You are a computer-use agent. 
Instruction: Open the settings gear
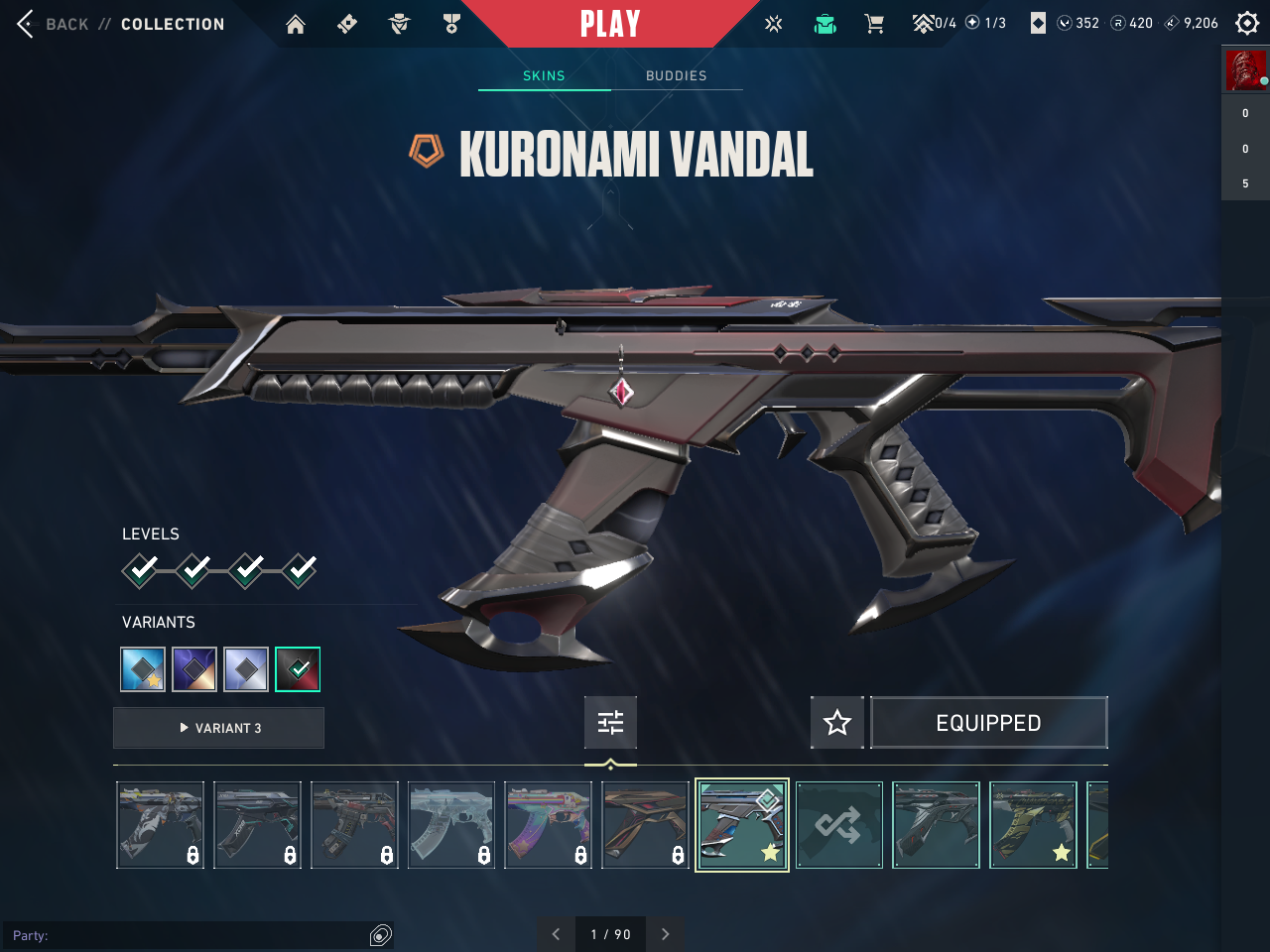1247,23
